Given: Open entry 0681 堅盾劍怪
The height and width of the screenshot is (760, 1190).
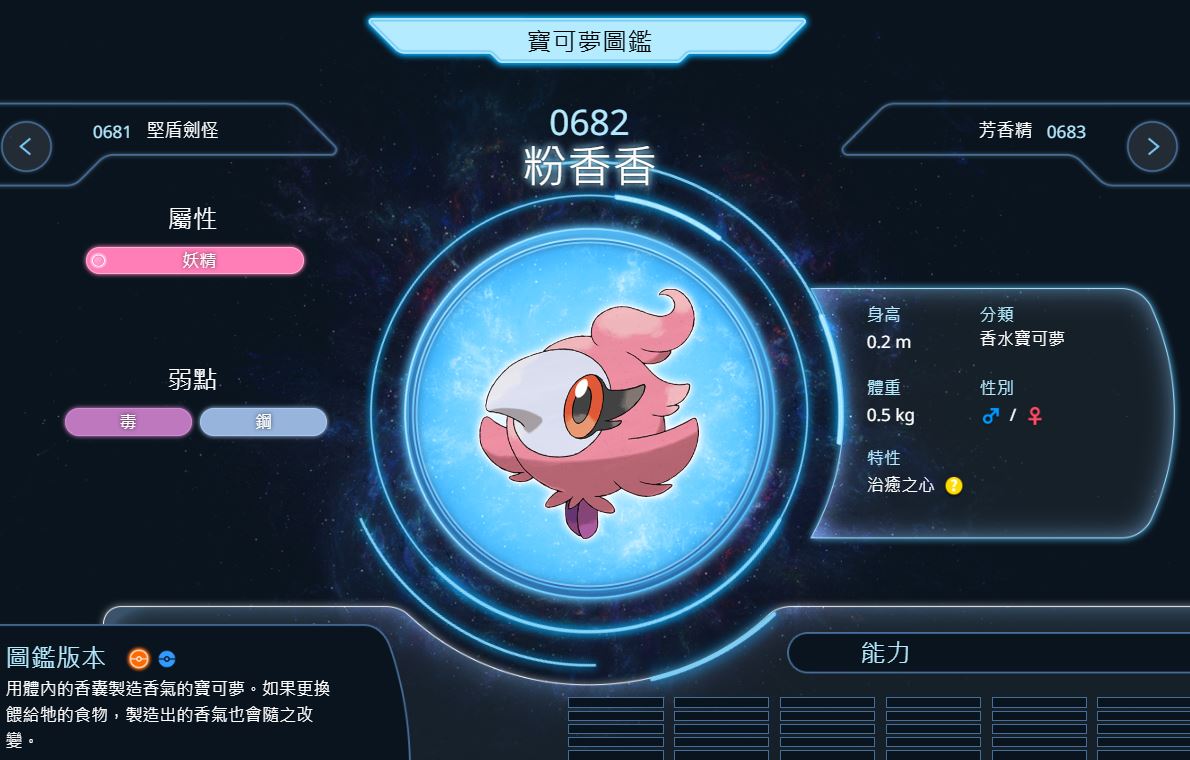Looking at the screenshot, I should tap(155, 131).
